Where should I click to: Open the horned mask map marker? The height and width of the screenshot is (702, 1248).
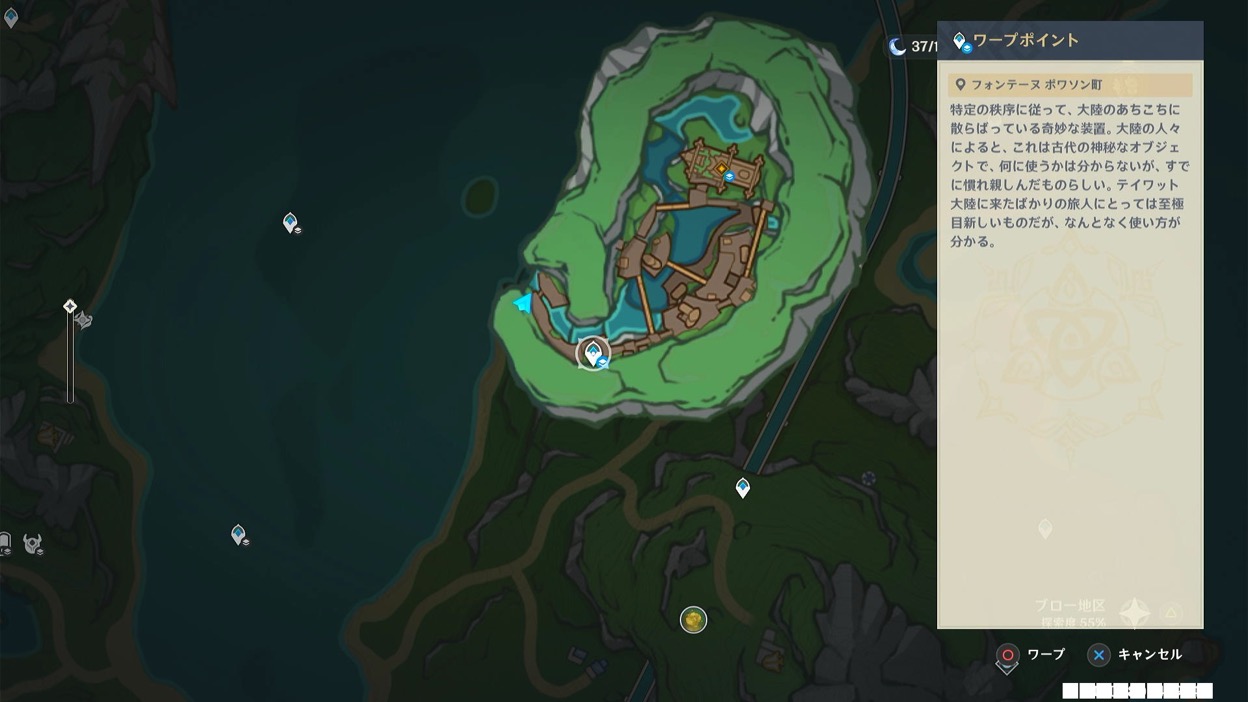tap(33, 544)
